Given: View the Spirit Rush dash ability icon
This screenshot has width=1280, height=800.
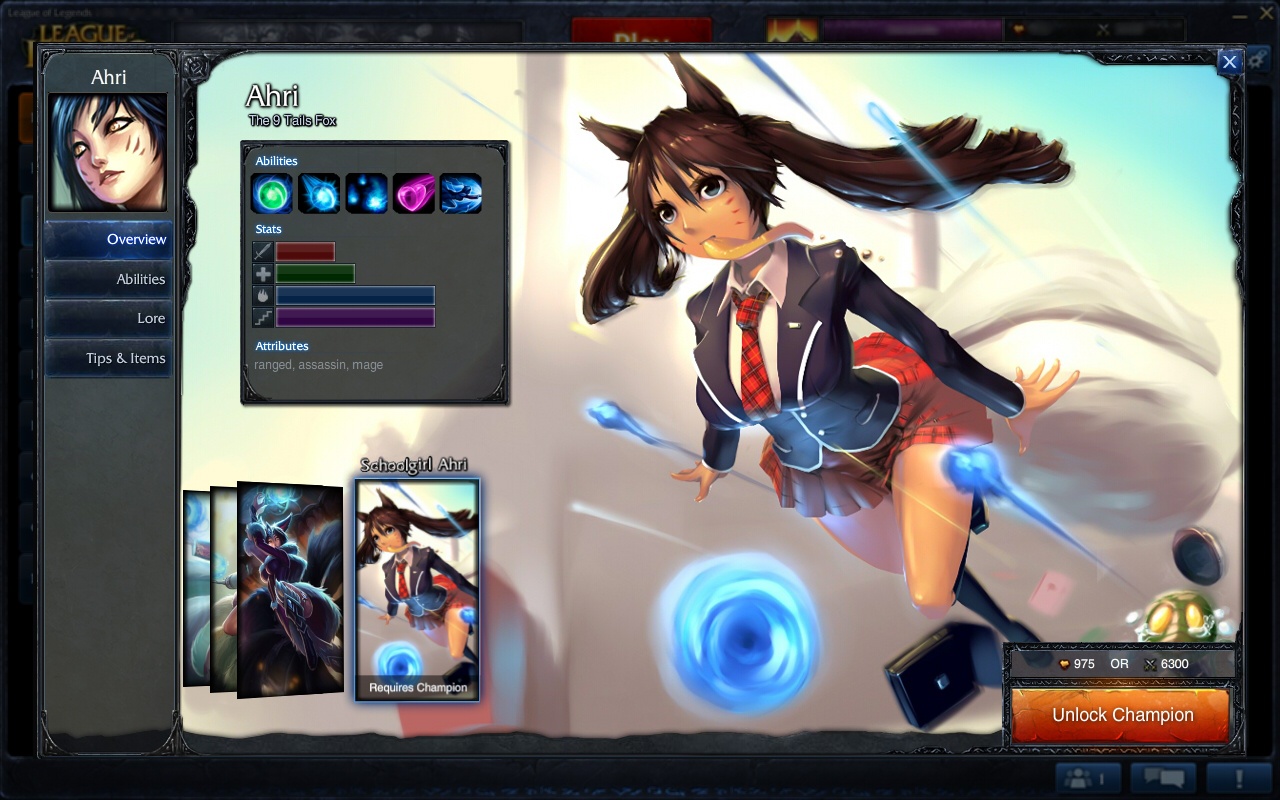Looking at the screenshot, I should [x=461, y=194].
